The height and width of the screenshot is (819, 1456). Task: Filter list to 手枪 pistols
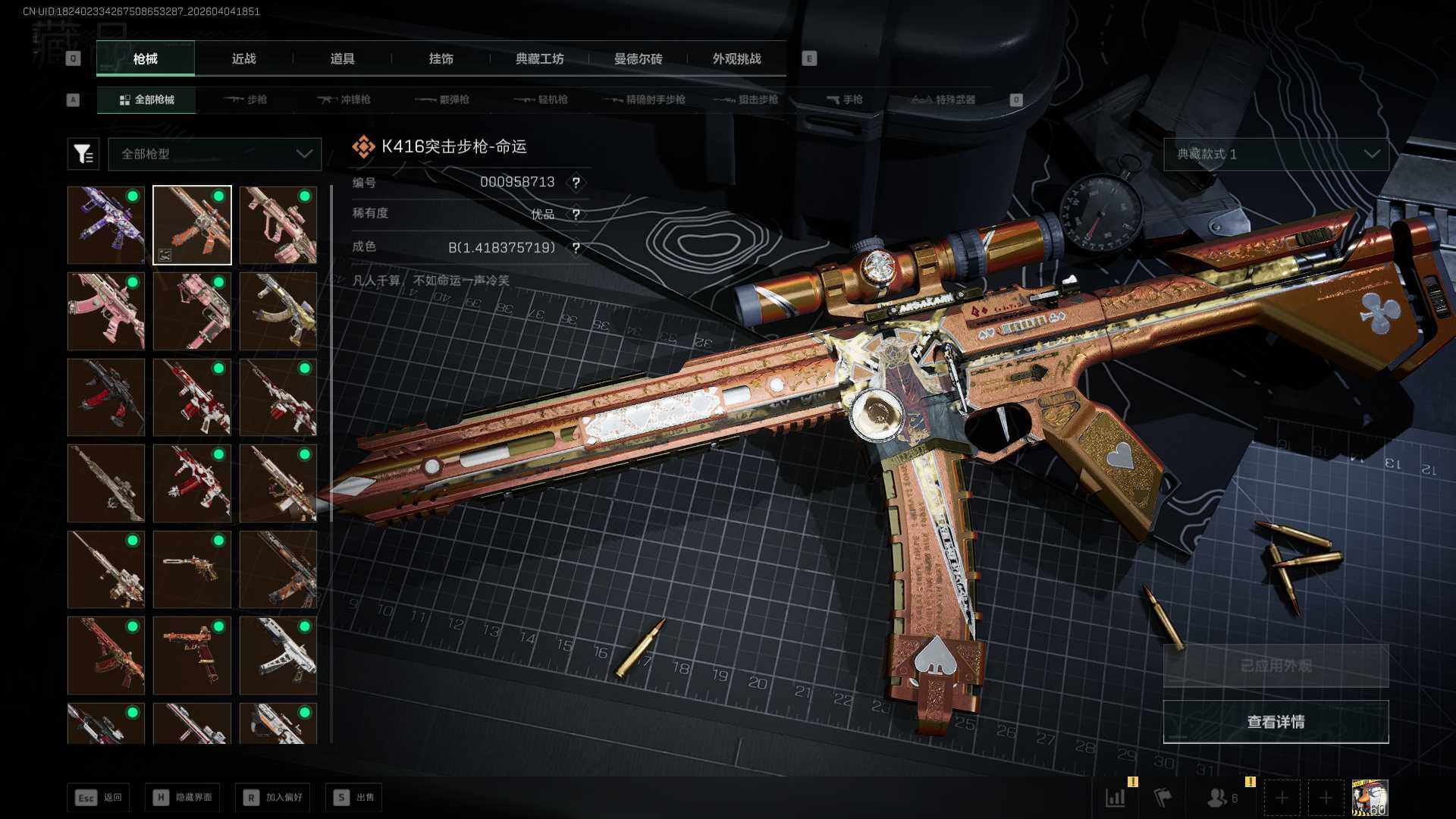click(x=844, y=99)
